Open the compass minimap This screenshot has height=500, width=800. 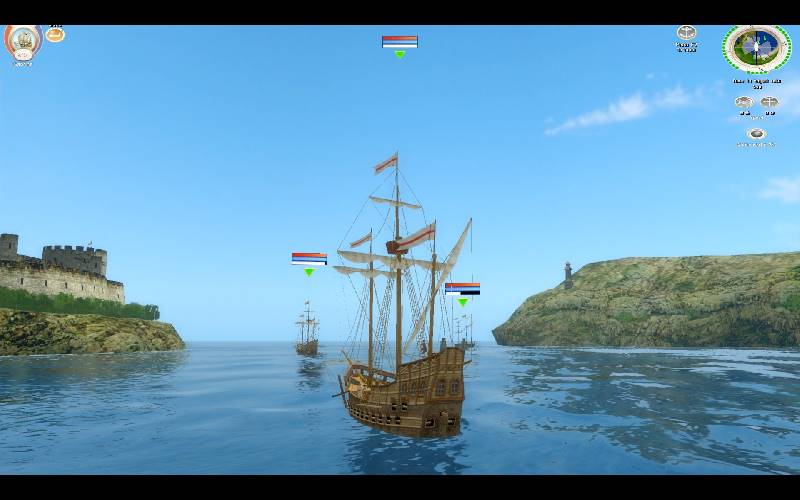pyautogui.click(x=757, y=47)
